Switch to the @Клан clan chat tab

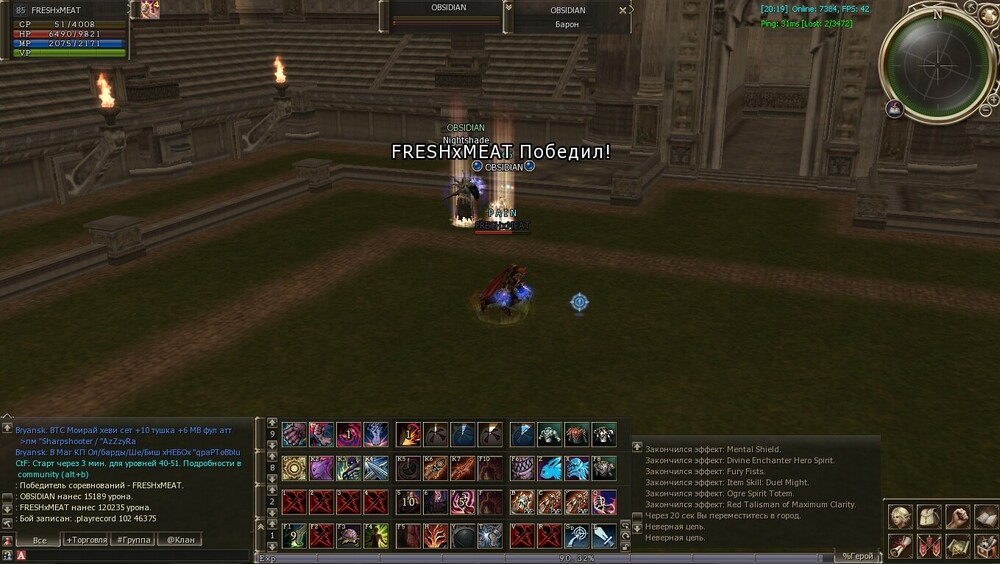click(181, 540)
